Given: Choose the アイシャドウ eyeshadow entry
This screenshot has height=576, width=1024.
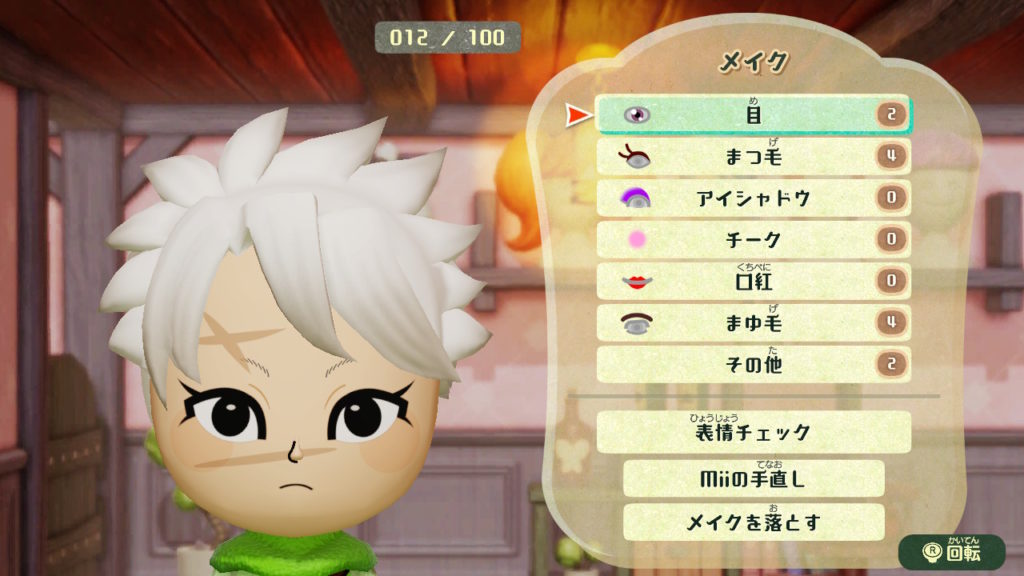Looking at the screenshot, I should coord(753,198).
